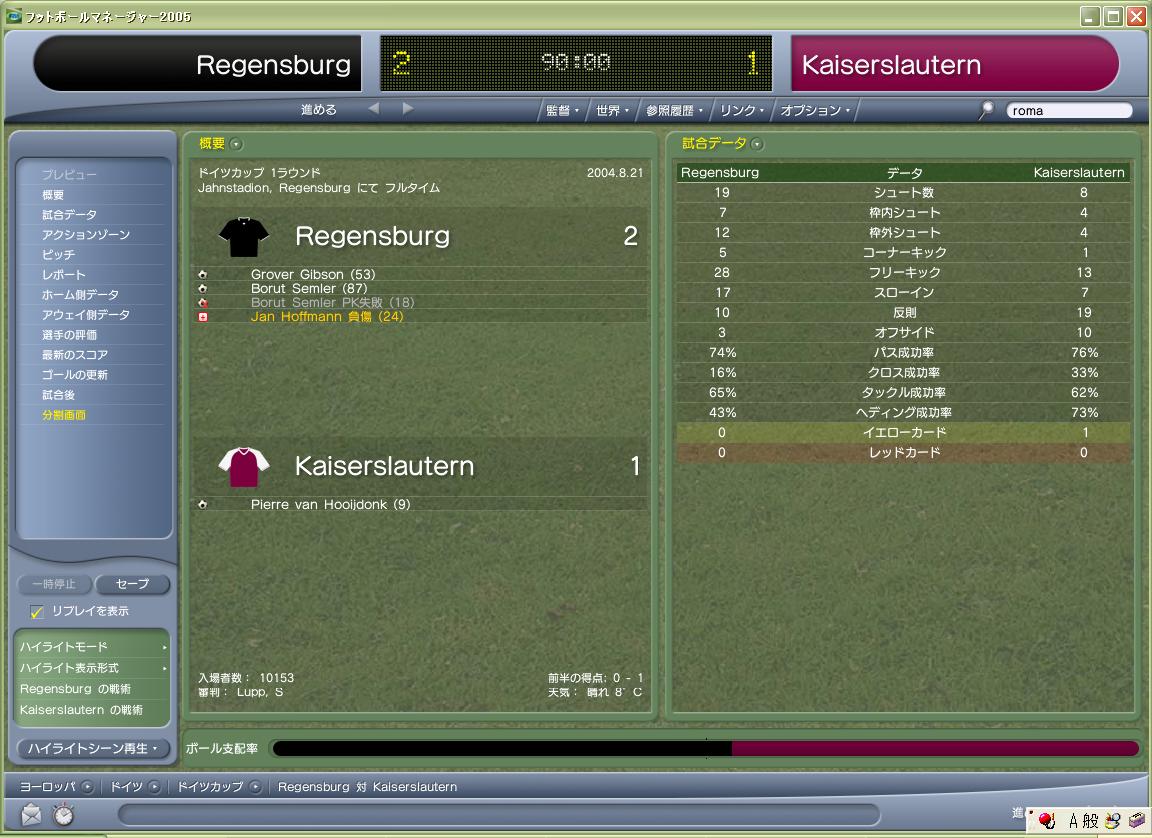
Task: Click the セーブ save button
Action: [x=132, y=584]
